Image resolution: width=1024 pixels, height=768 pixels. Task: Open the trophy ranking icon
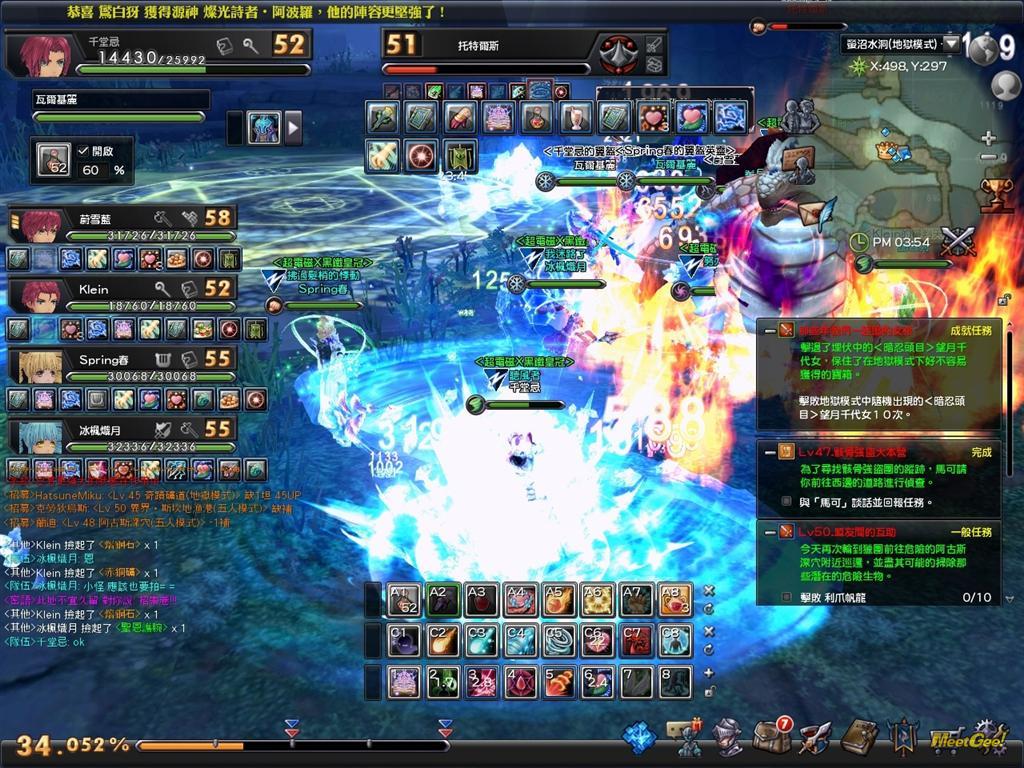pos(995,193)
